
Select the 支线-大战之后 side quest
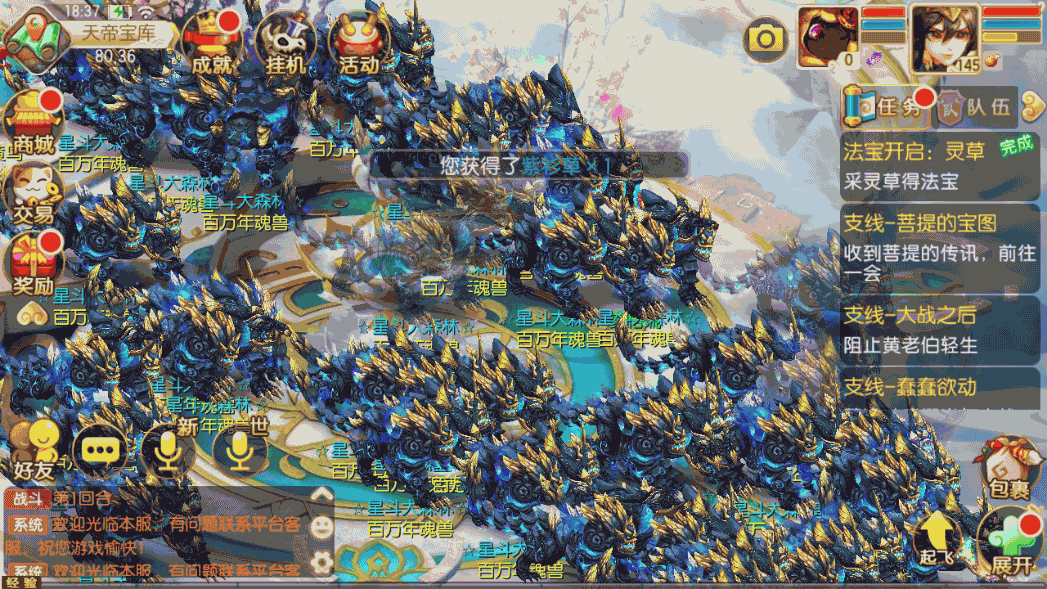click(x=940, y=330)
